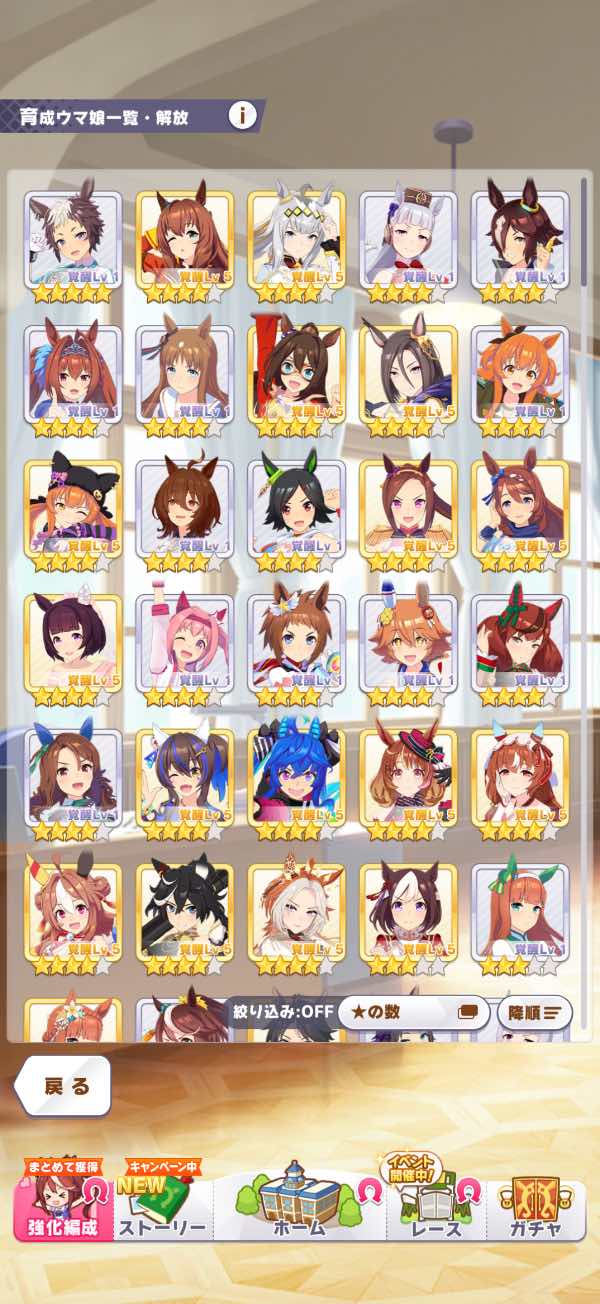The width and height of the screenshot is (600, 1304).
Task: Select the winking brown-haired character card
Action: (x=184, y=240)
